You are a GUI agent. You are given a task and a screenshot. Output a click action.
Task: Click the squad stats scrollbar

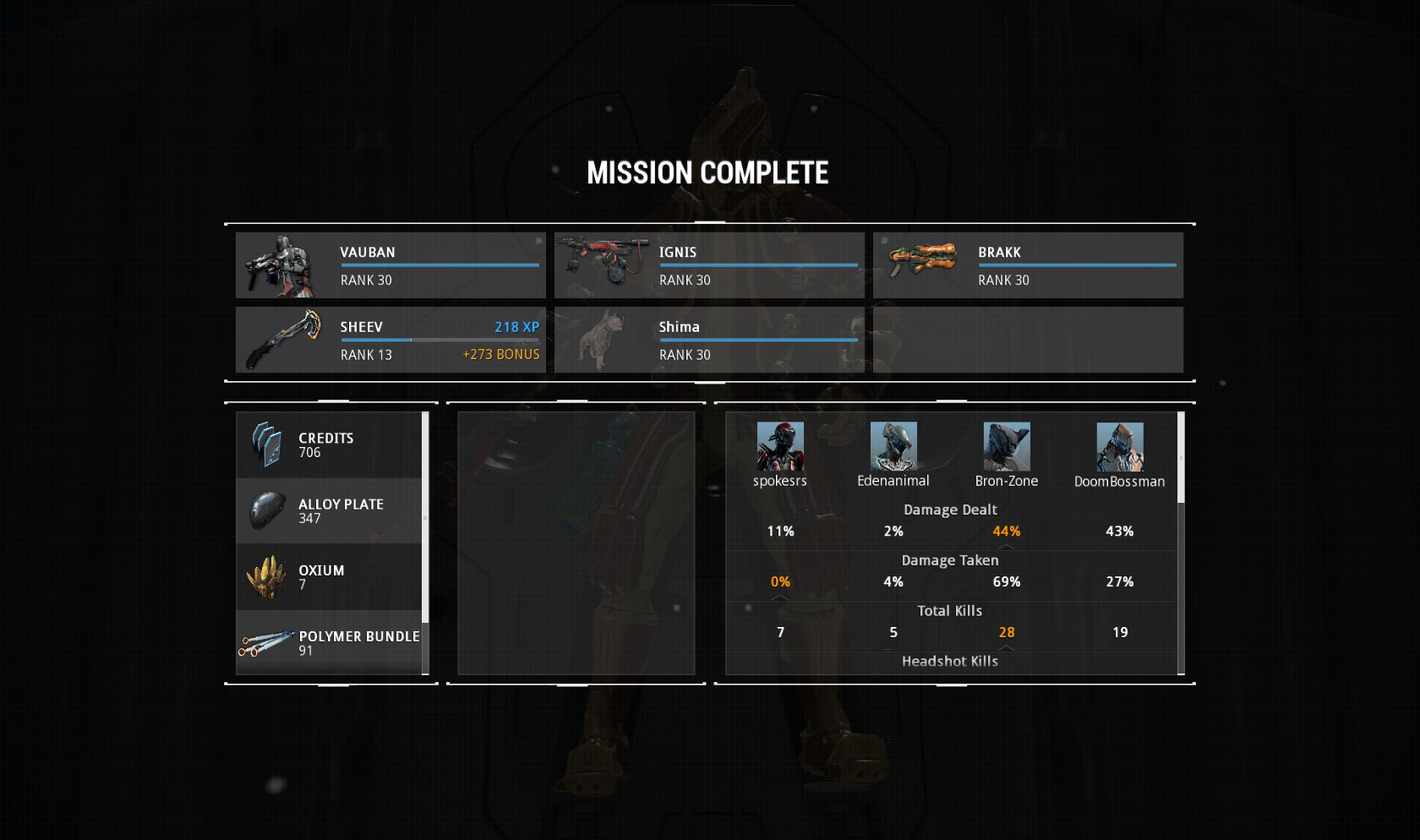[x=1181, y=457]
